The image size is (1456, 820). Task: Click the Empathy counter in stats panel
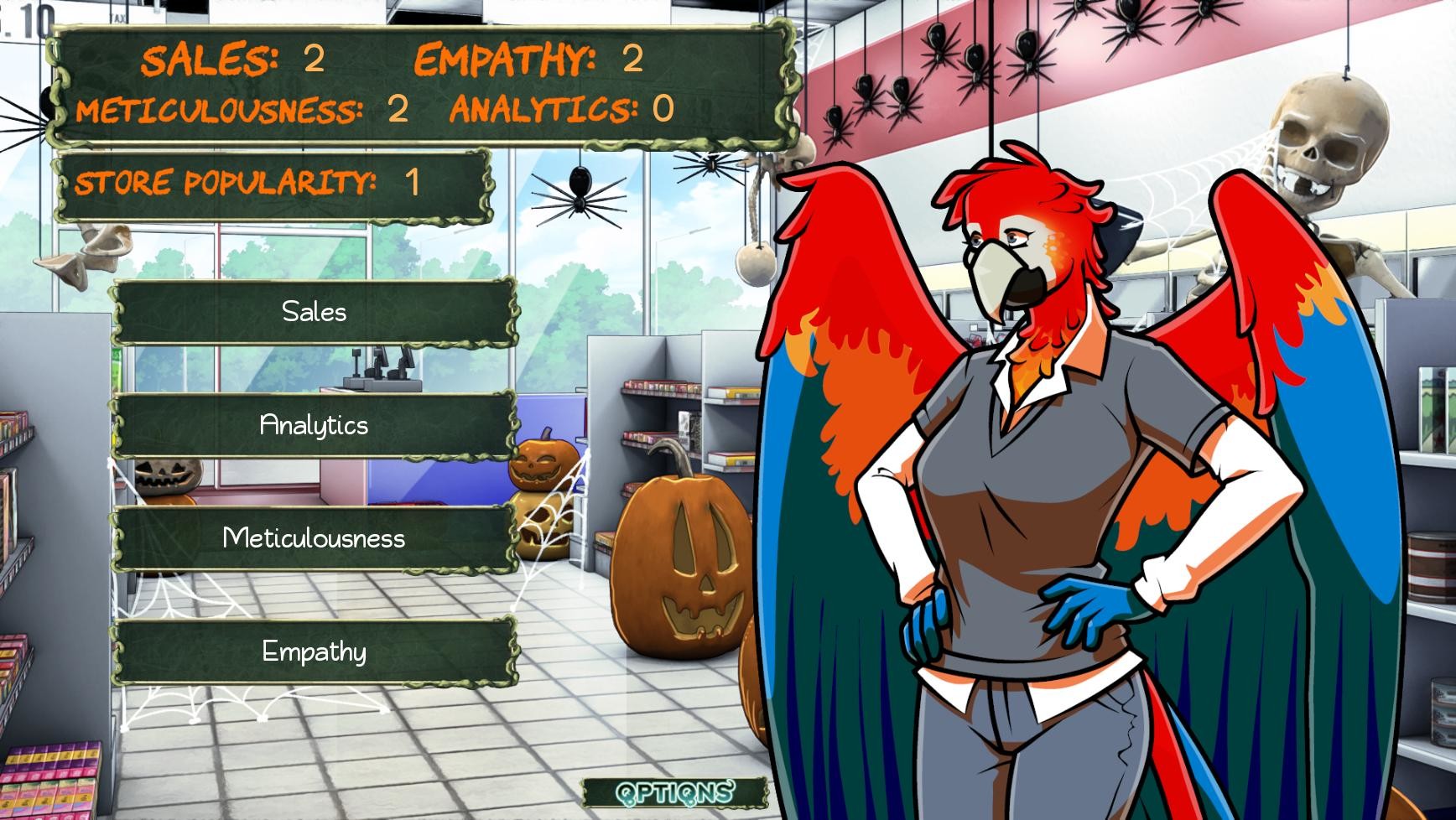click(632, 59)
